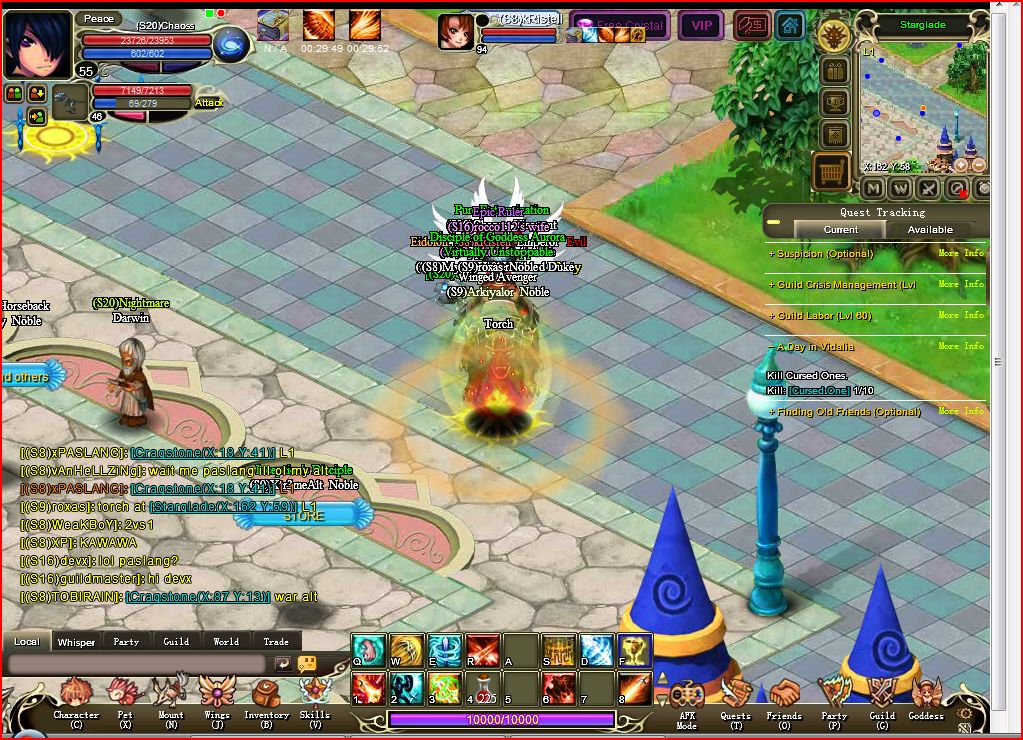
Task: Click the Free Crystal button
Action: (x=620, y=25)
